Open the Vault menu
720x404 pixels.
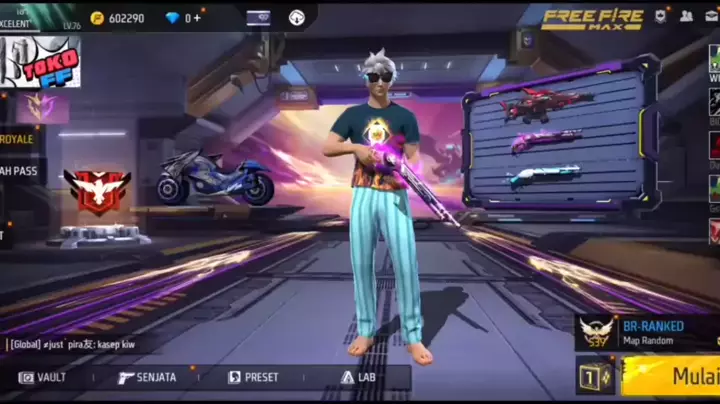(x=44, y=377)
